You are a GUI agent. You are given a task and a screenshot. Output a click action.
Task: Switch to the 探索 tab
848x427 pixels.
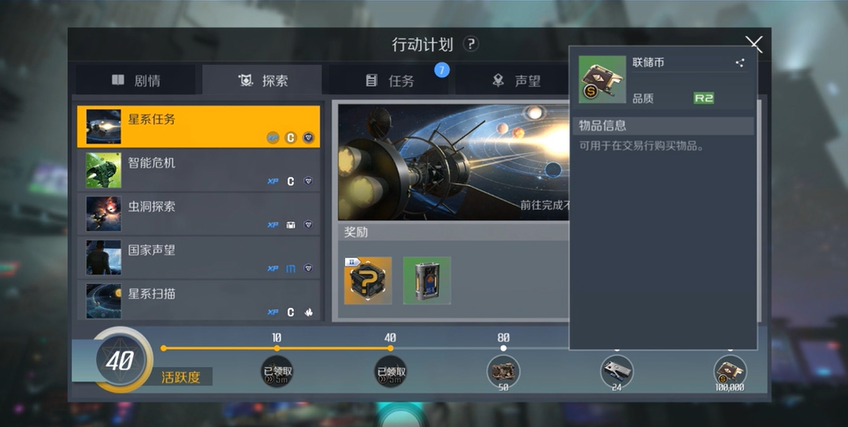(262, 80)
